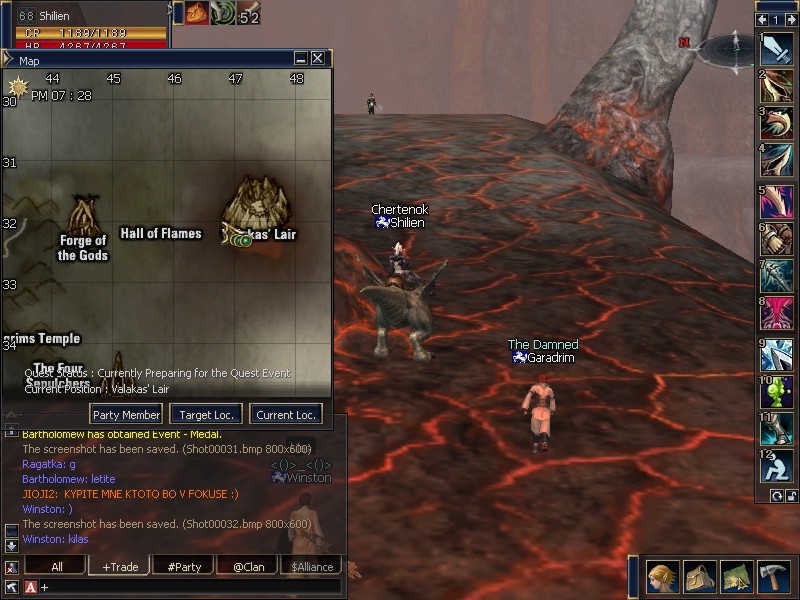The image size is (800, 600).
Task: Click the Target Loc. button
Action: (205, 415)
